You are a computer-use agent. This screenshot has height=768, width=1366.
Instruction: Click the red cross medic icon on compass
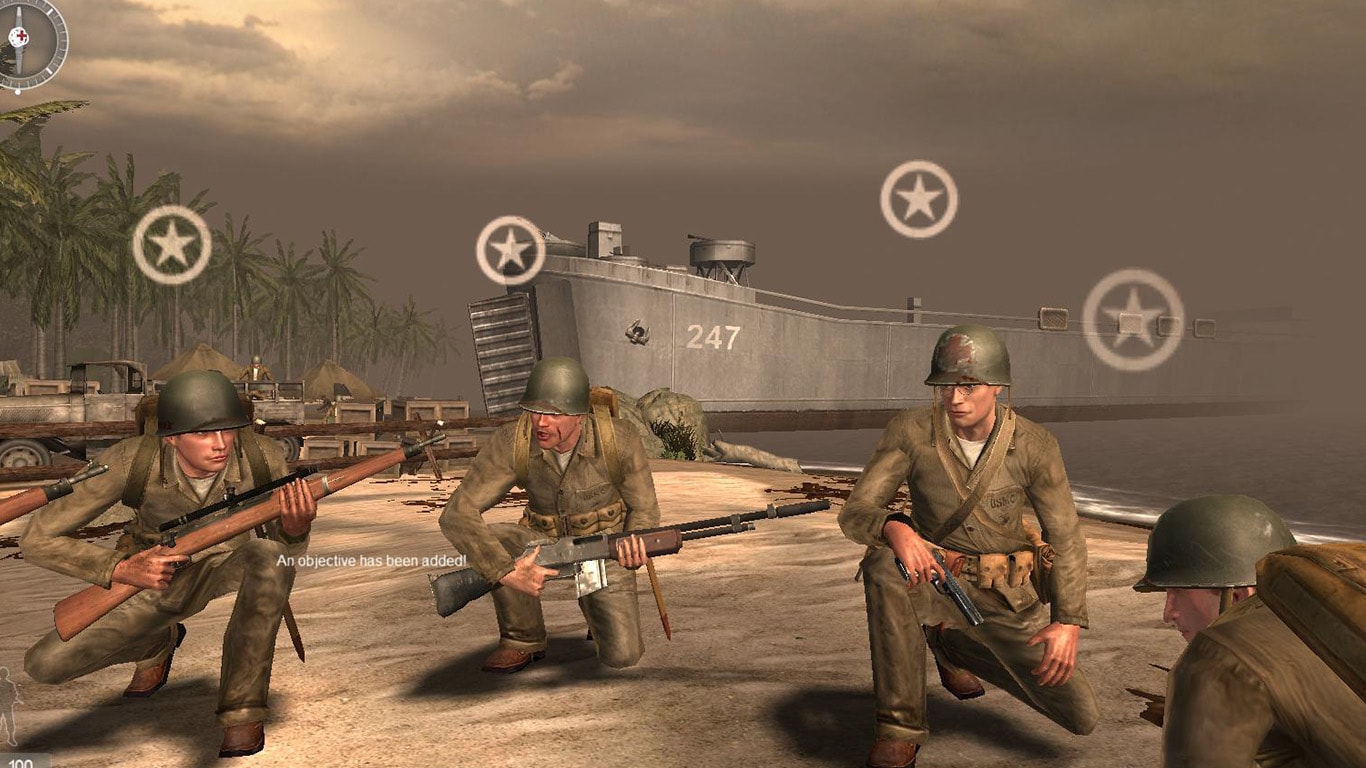(x=19, y=37)
